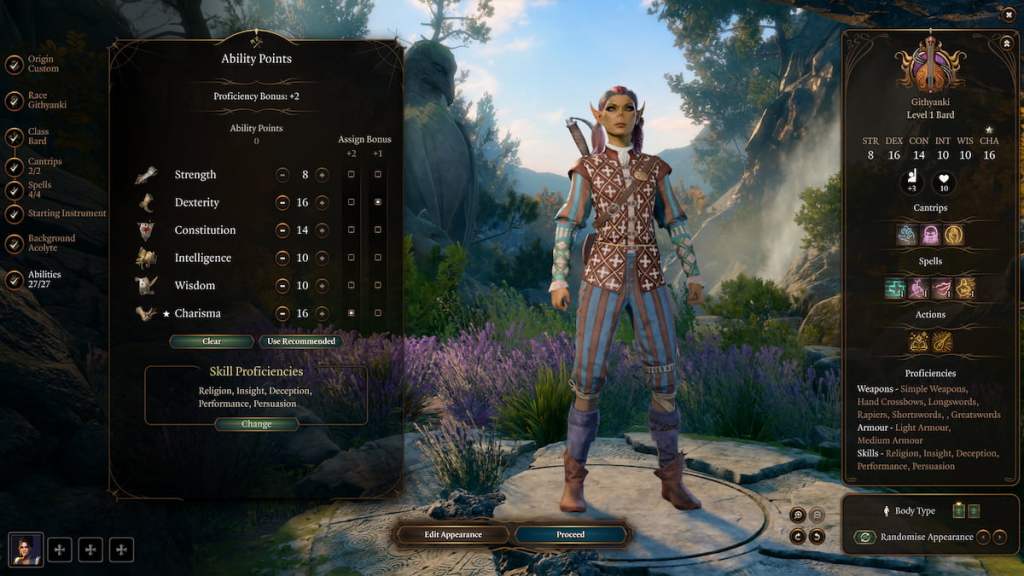Assign the +2 bonus to Strength
Viewport: 1024px width, 576px height.
click(351, 175)
